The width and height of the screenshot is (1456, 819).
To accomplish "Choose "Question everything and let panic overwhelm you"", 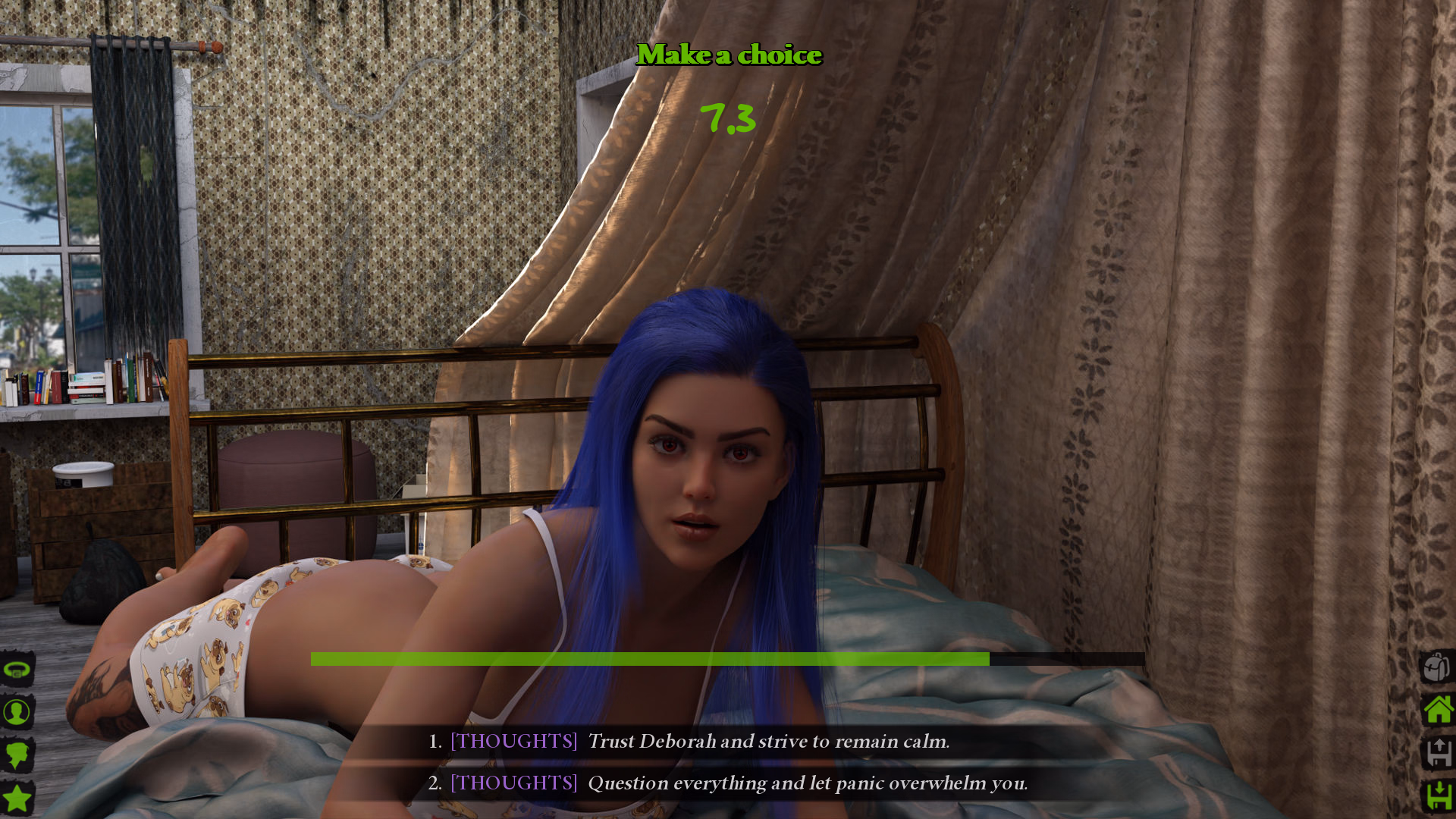I will pyautogui.click(x=808, y=783).
